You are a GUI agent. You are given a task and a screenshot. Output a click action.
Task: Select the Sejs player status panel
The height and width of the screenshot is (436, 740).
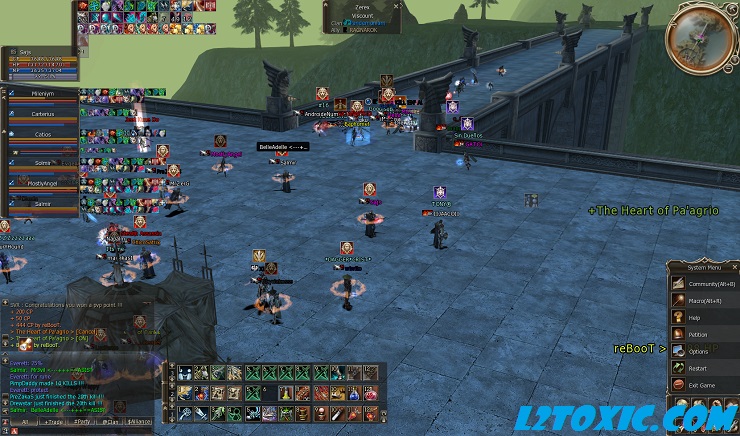tap(38, 62)
